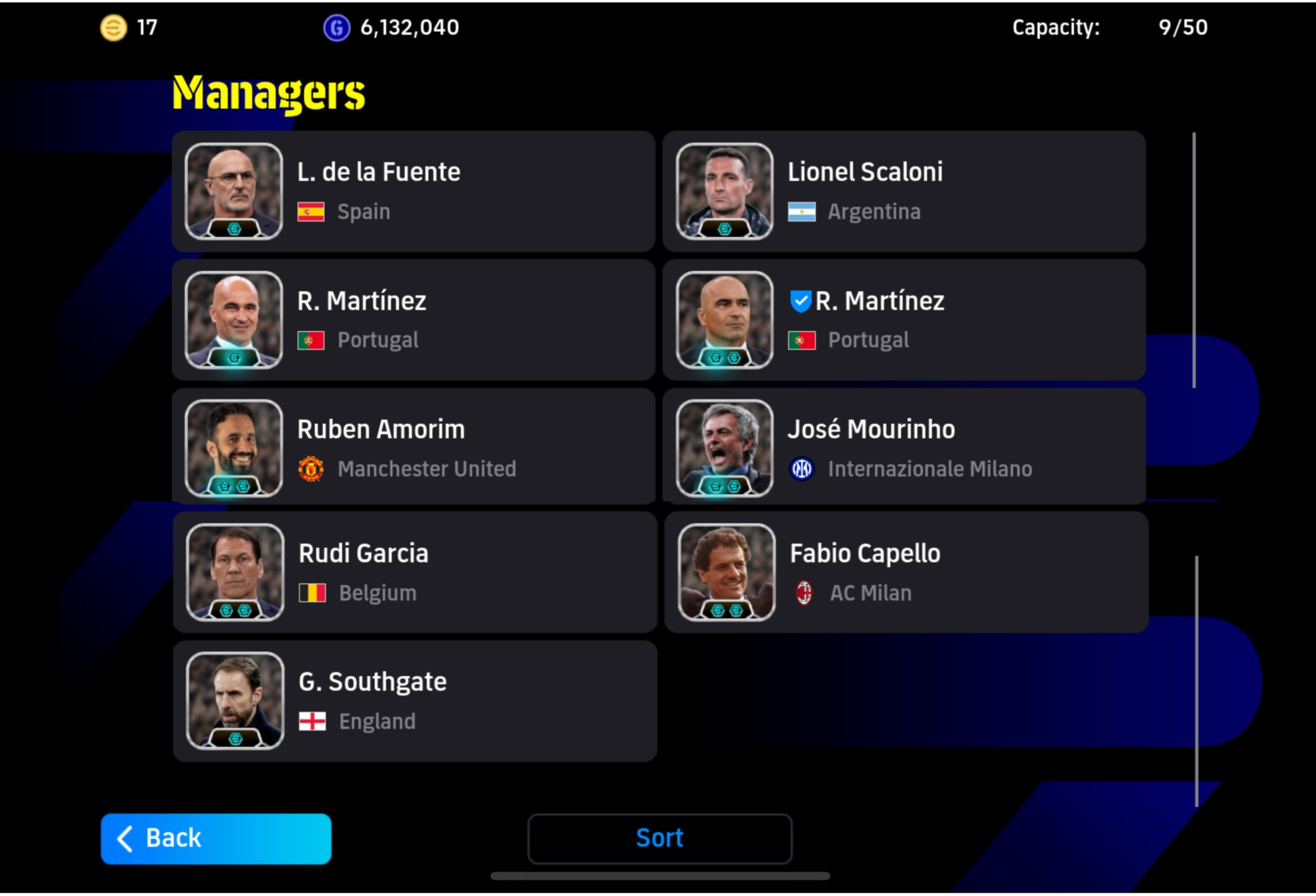Select manager L. de la Fuente
The height and width of the screenshot is (896, 1316).
coord(413,191)
